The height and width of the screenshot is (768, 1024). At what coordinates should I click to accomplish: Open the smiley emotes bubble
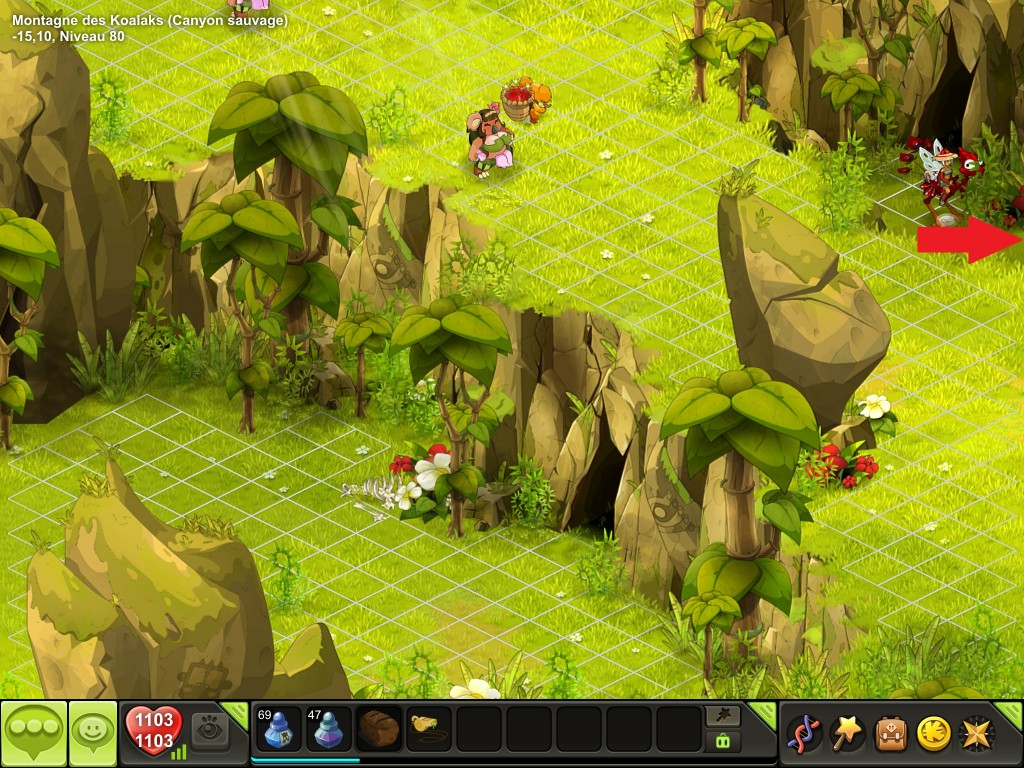[92, 732]
